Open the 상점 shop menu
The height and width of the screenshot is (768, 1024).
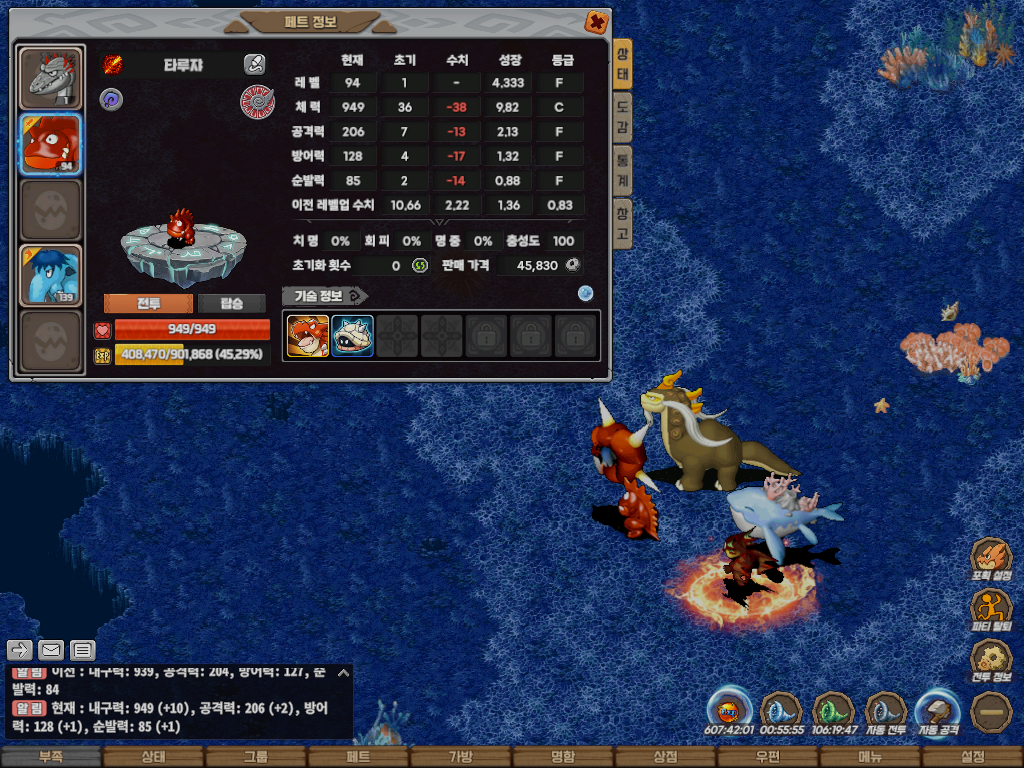coord(665,757)
